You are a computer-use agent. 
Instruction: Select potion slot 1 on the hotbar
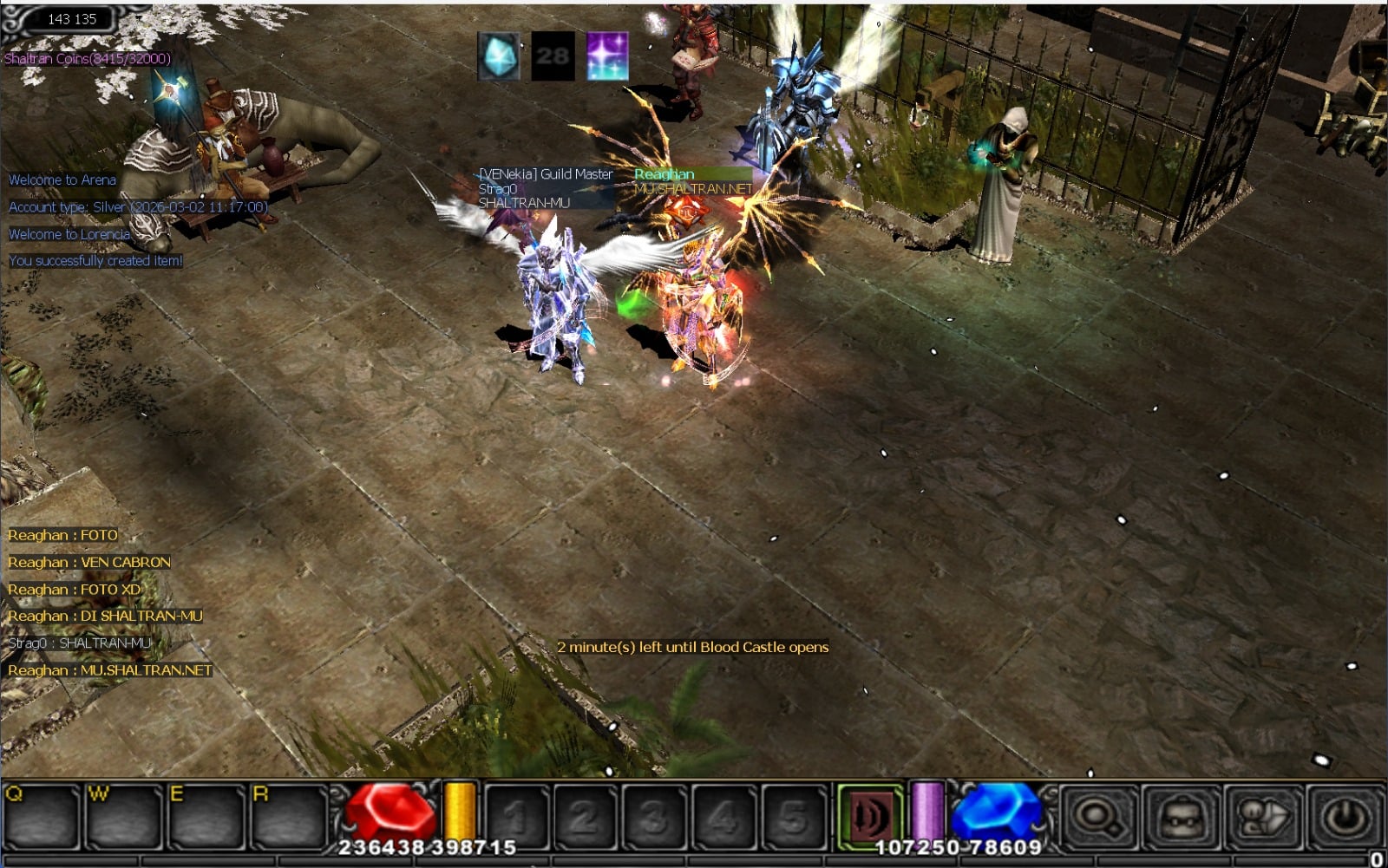pos(516,815)
